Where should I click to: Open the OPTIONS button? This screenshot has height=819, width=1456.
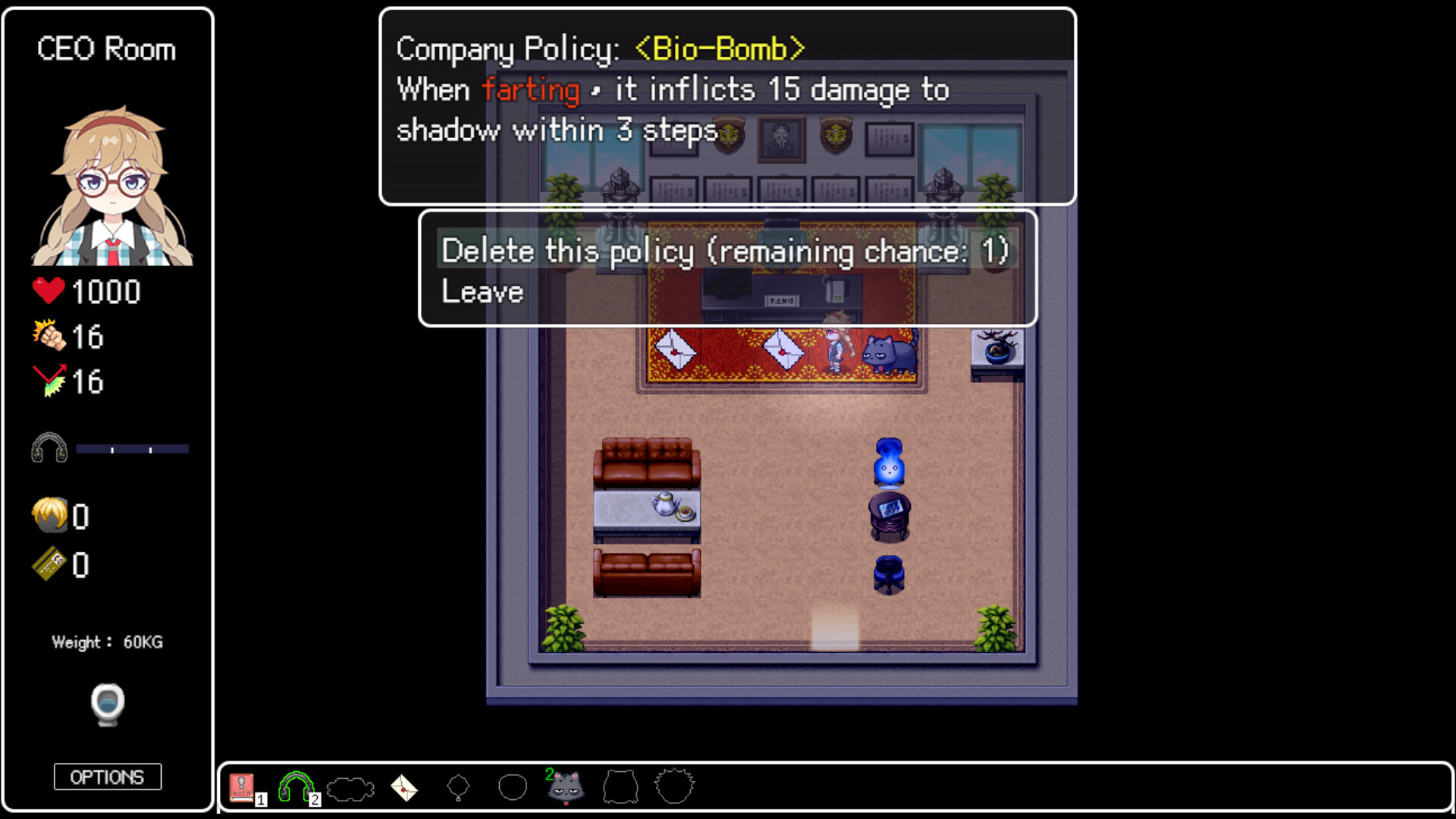107,777
